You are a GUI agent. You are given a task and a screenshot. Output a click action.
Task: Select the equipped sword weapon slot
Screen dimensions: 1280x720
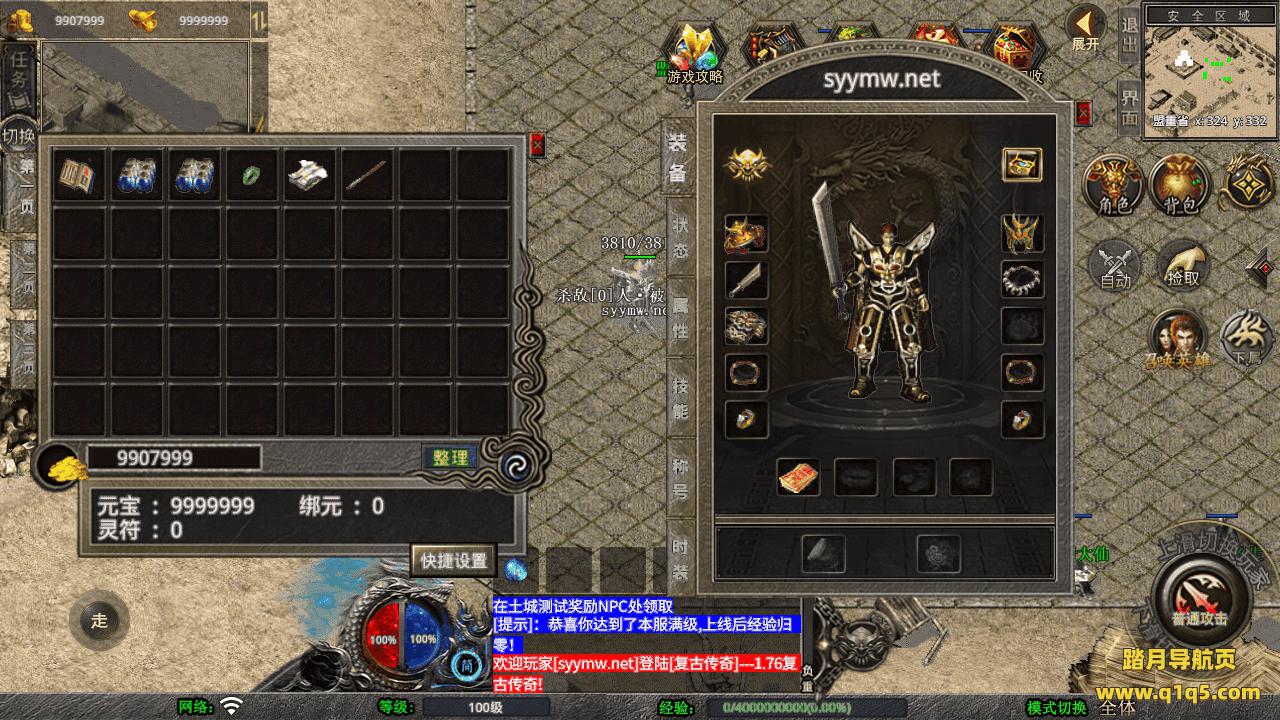746,281
